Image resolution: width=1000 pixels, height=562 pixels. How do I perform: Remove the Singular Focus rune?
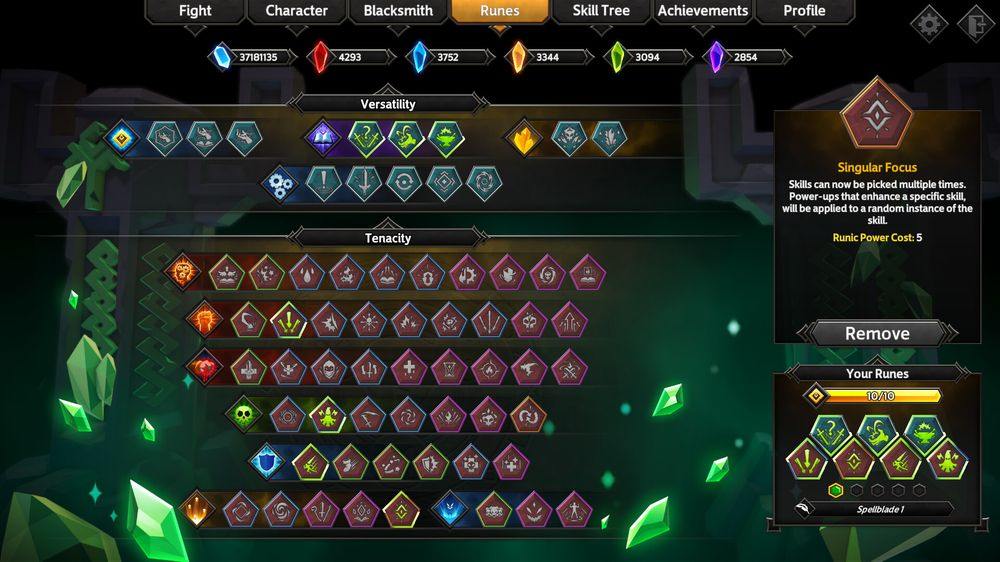[877, 334]
